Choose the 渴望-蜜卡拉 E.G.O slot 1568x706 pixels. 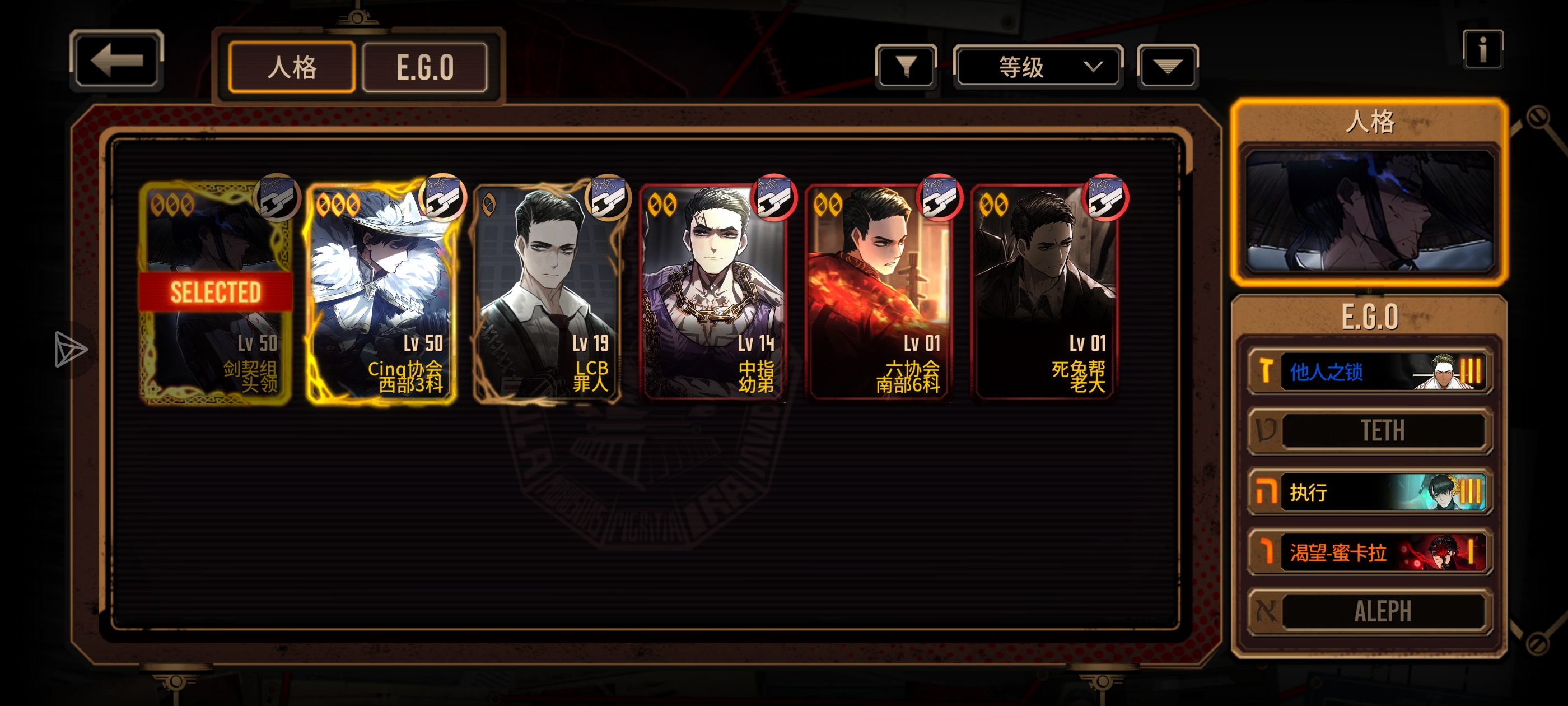pyautogui.click(x=1369, y=552)
